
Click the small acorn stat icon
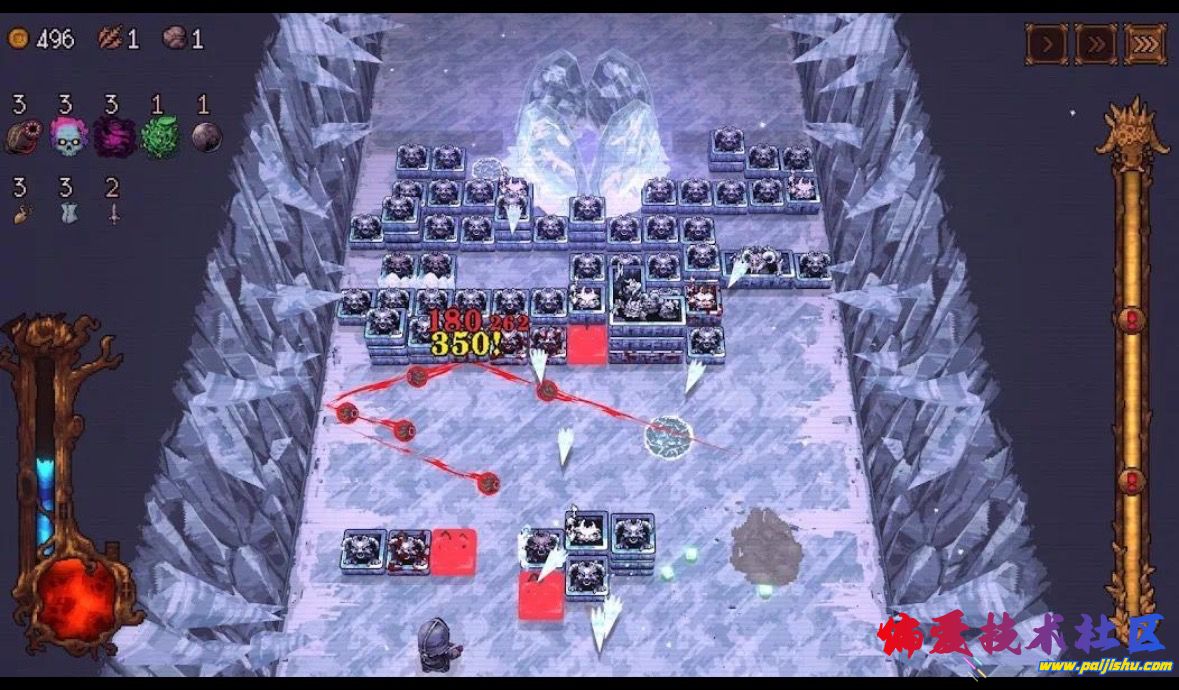click(20, 212)
